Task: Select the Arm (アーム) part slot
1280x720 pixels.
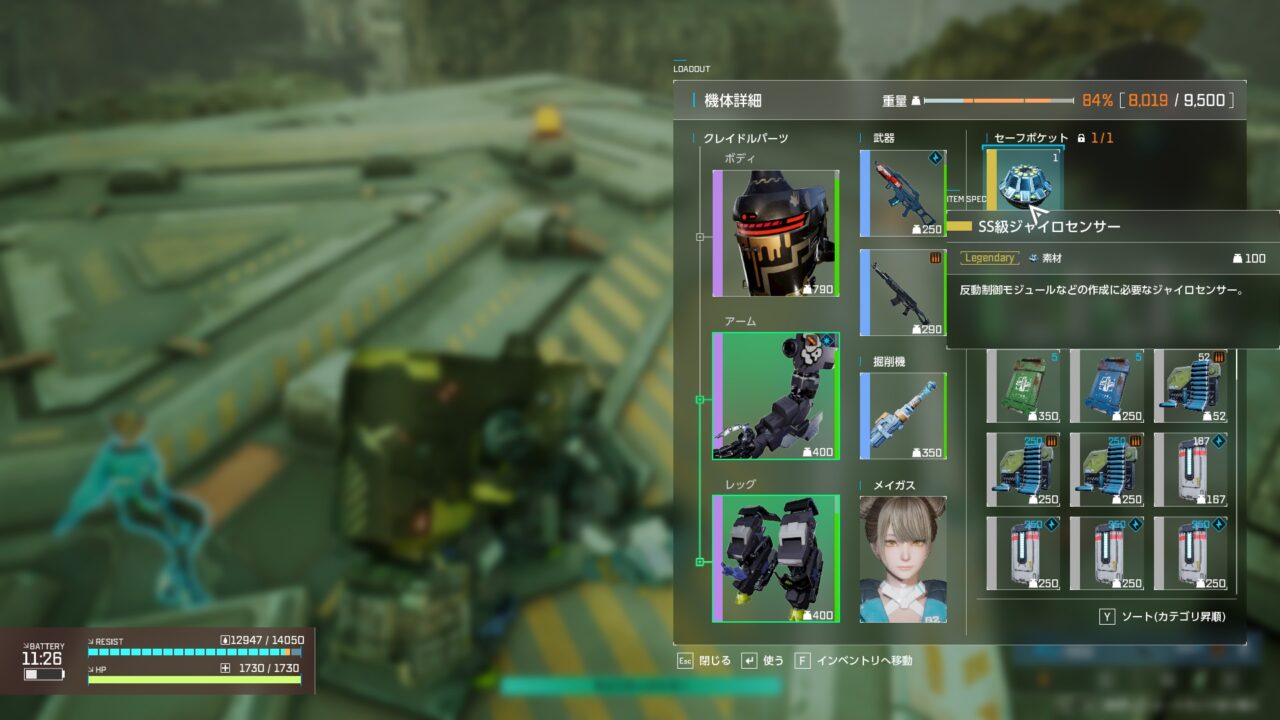Action: (x=776, y=396)
